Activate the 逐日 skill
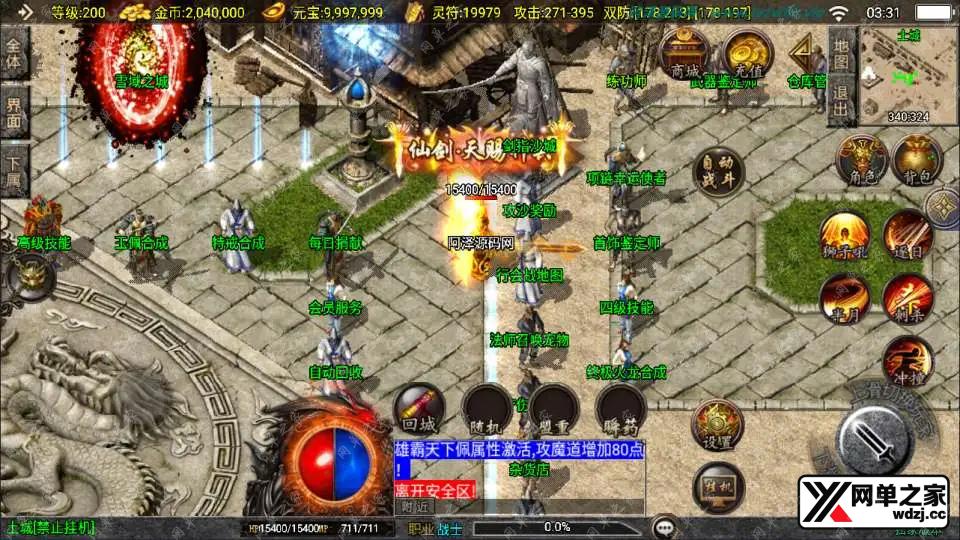This screenshot has height=540, width=960. pyautogui.click(x=907, y=234)
